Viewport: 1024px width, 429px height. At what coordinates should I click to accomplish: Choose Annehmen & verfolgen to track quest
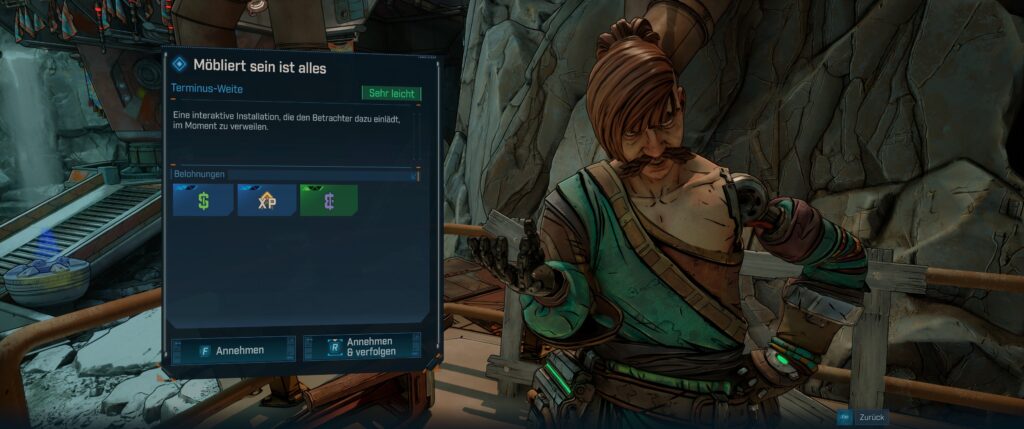(x=362, y=347)
